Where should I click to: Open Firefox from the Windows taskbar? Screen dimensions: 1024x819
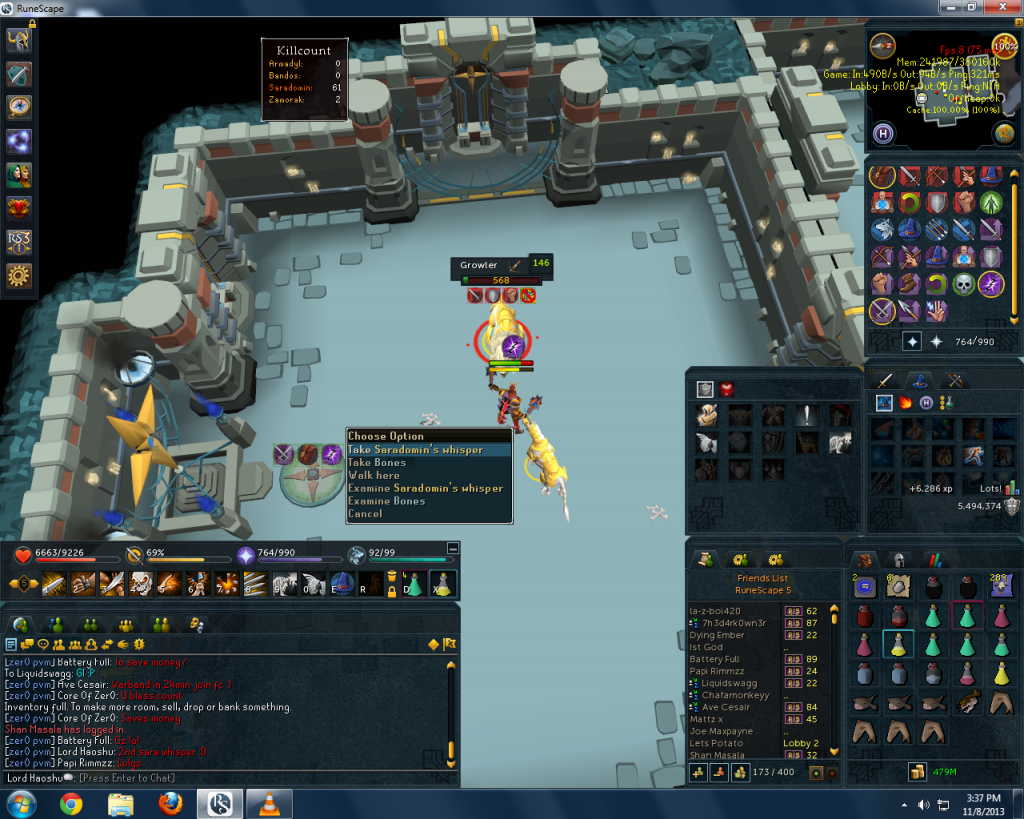point(171,803)
